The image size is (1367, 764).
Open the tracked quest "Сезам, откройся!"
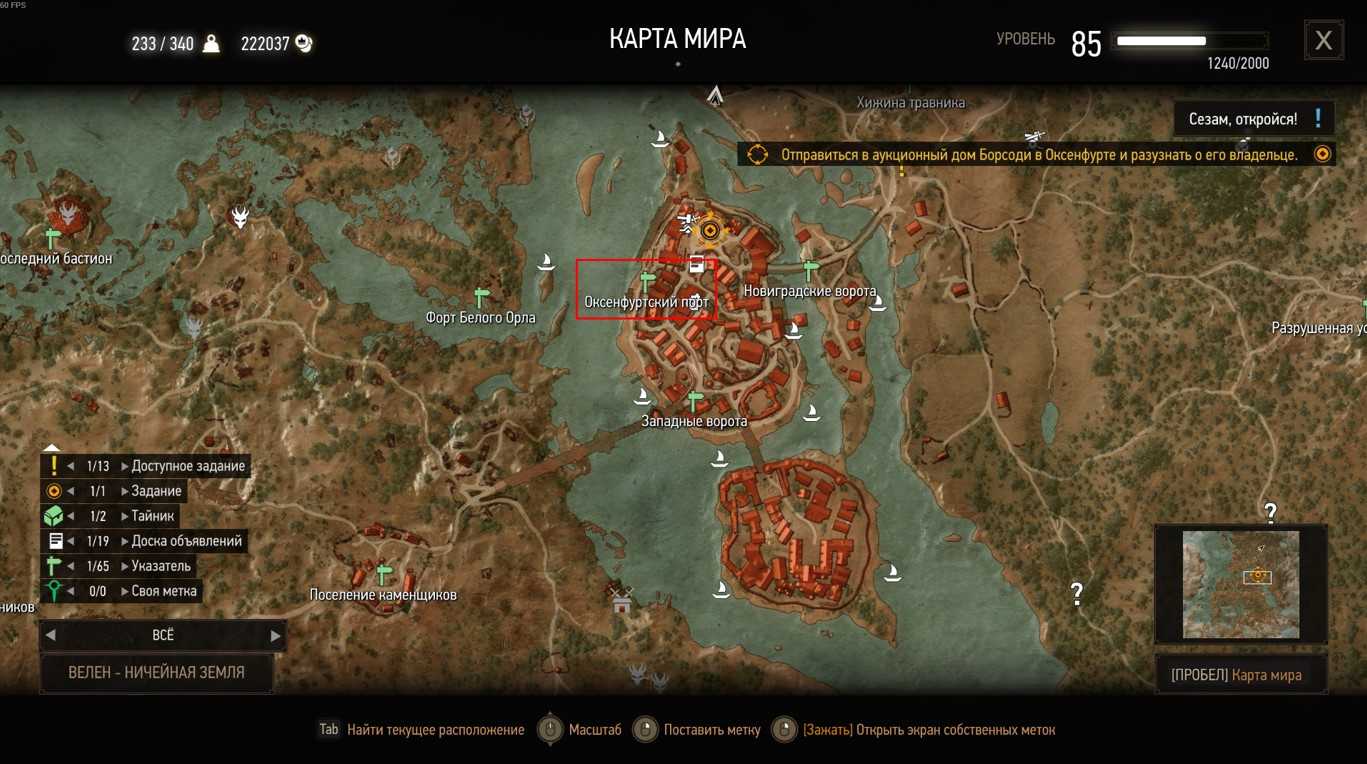coord(1254,119)
